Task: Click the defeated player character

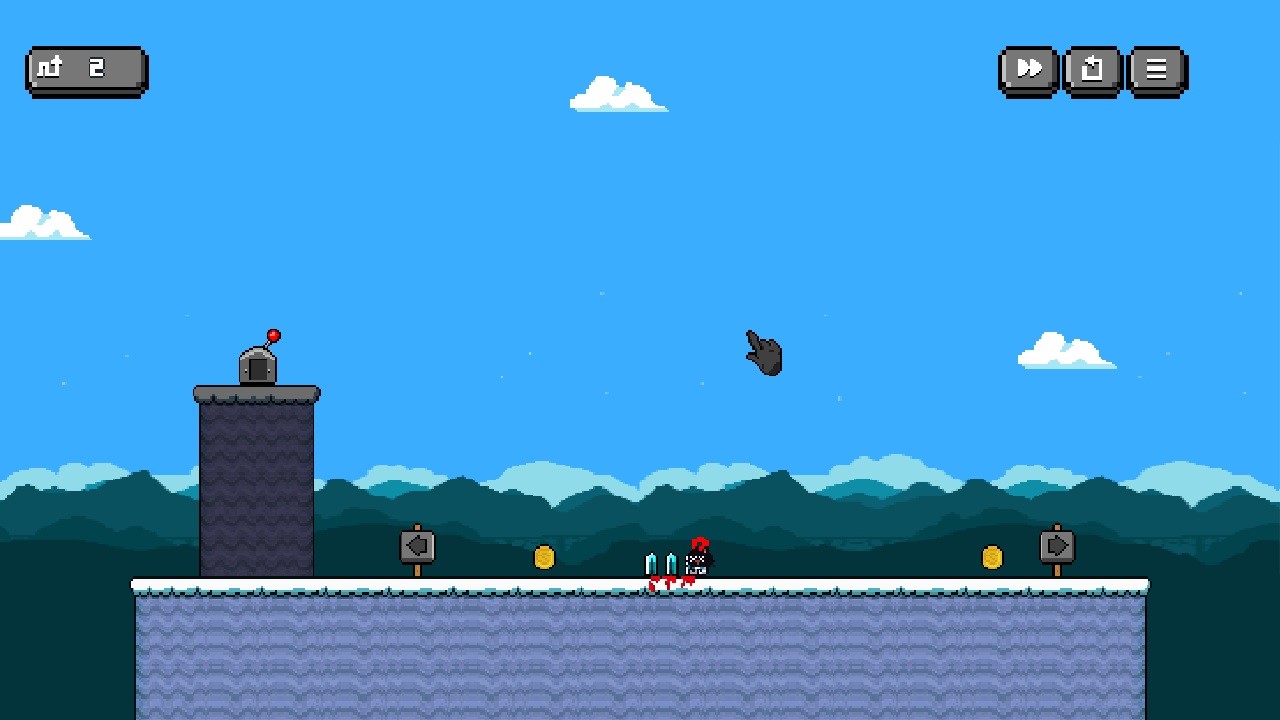Action: (x=698, y=558)
